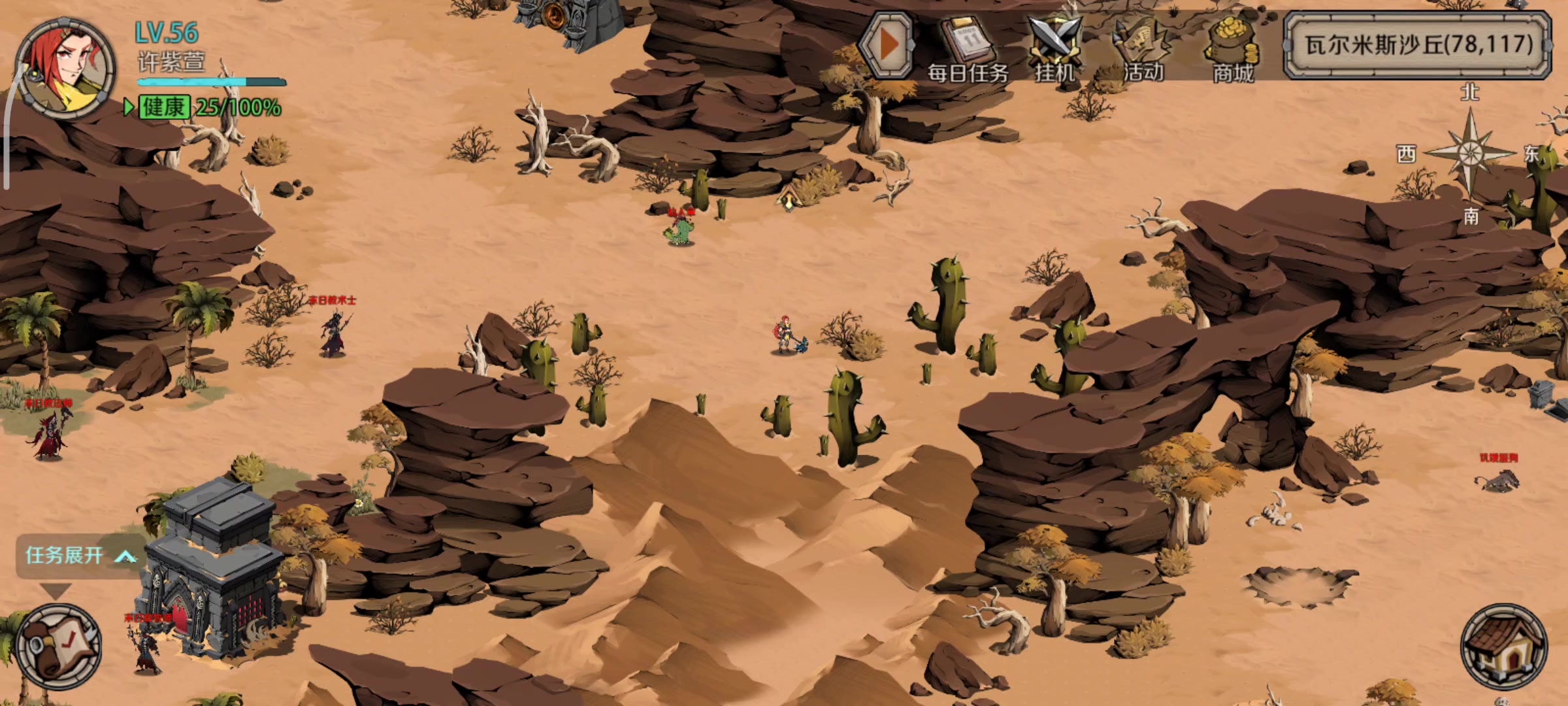This screenshot has height=706, width=1568.
Task: Click the 健康 health status label
Action: point(164,107)
